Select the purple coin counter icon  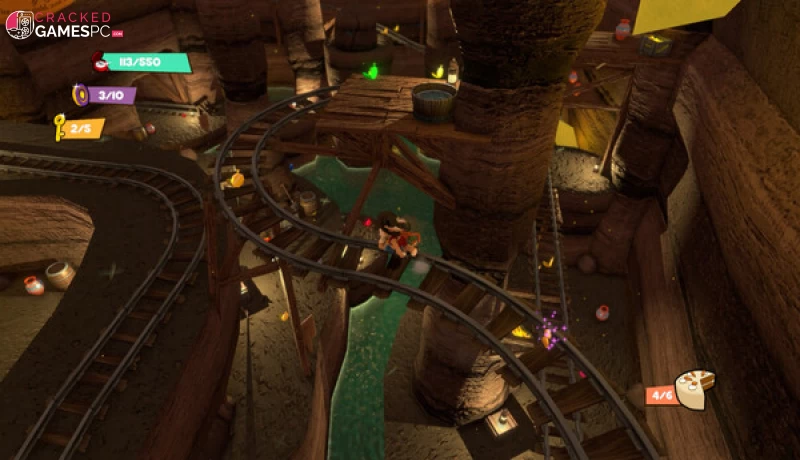pyautogui.click(x=80, y=96)
